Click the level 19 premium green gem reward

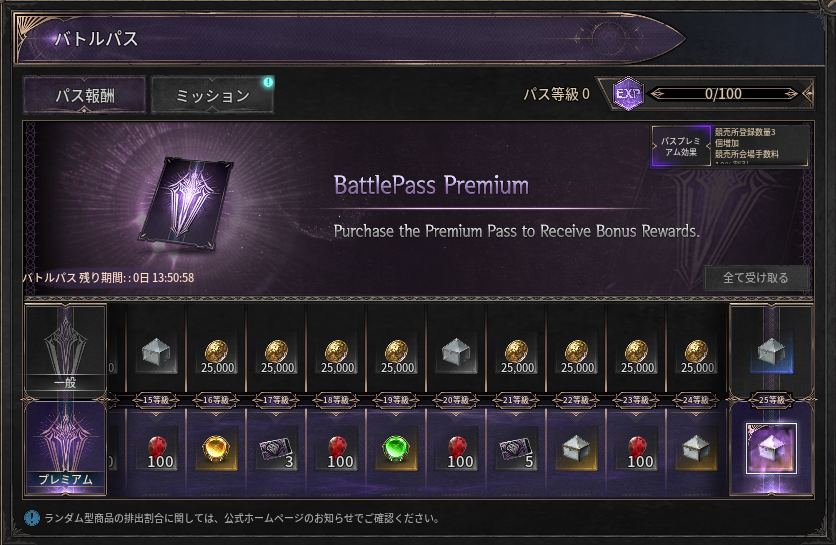pos(397,448)
